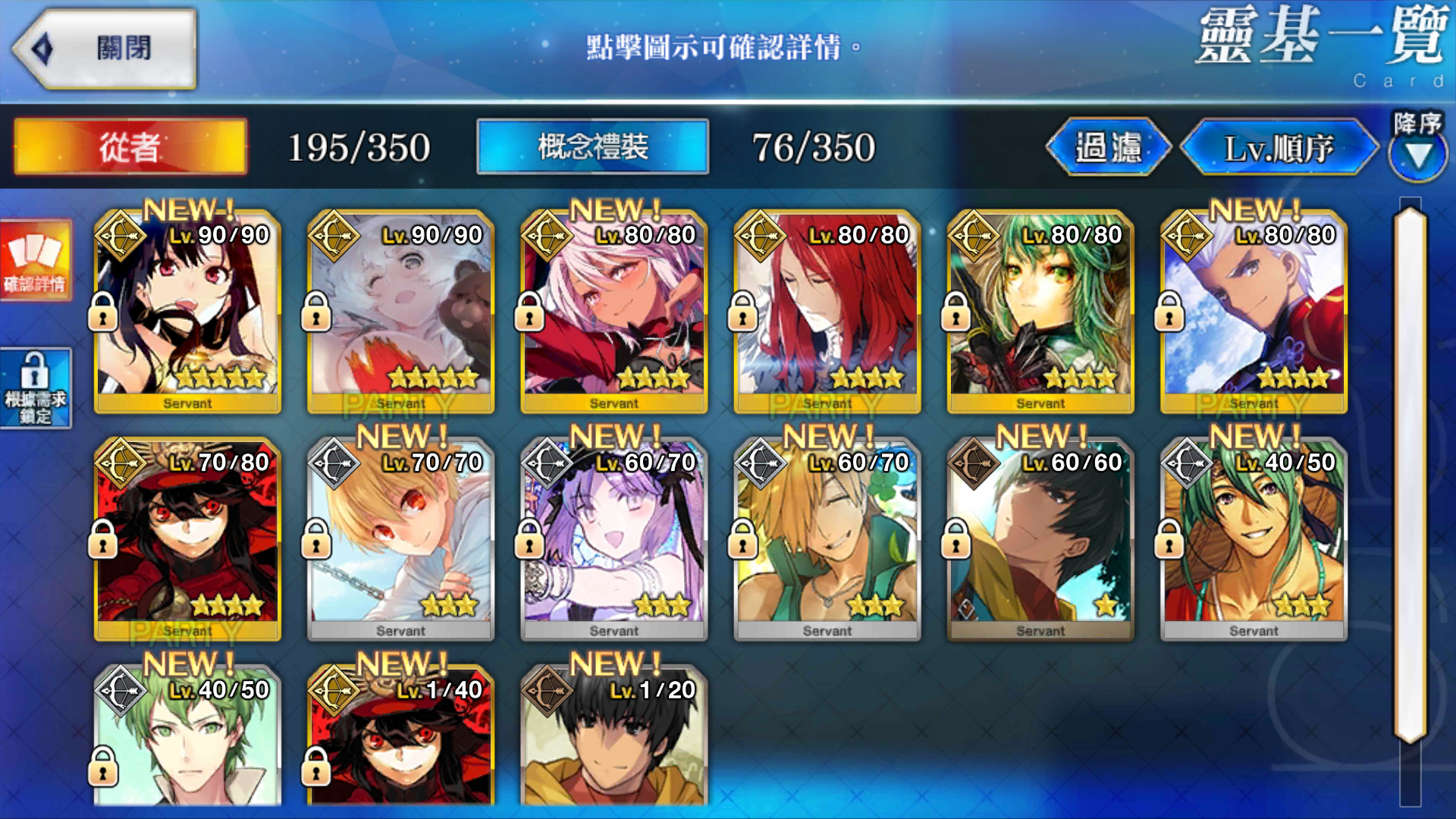
Task: Pick the Lv.80/80 red-haired archer card
Action: click(827, 312)
